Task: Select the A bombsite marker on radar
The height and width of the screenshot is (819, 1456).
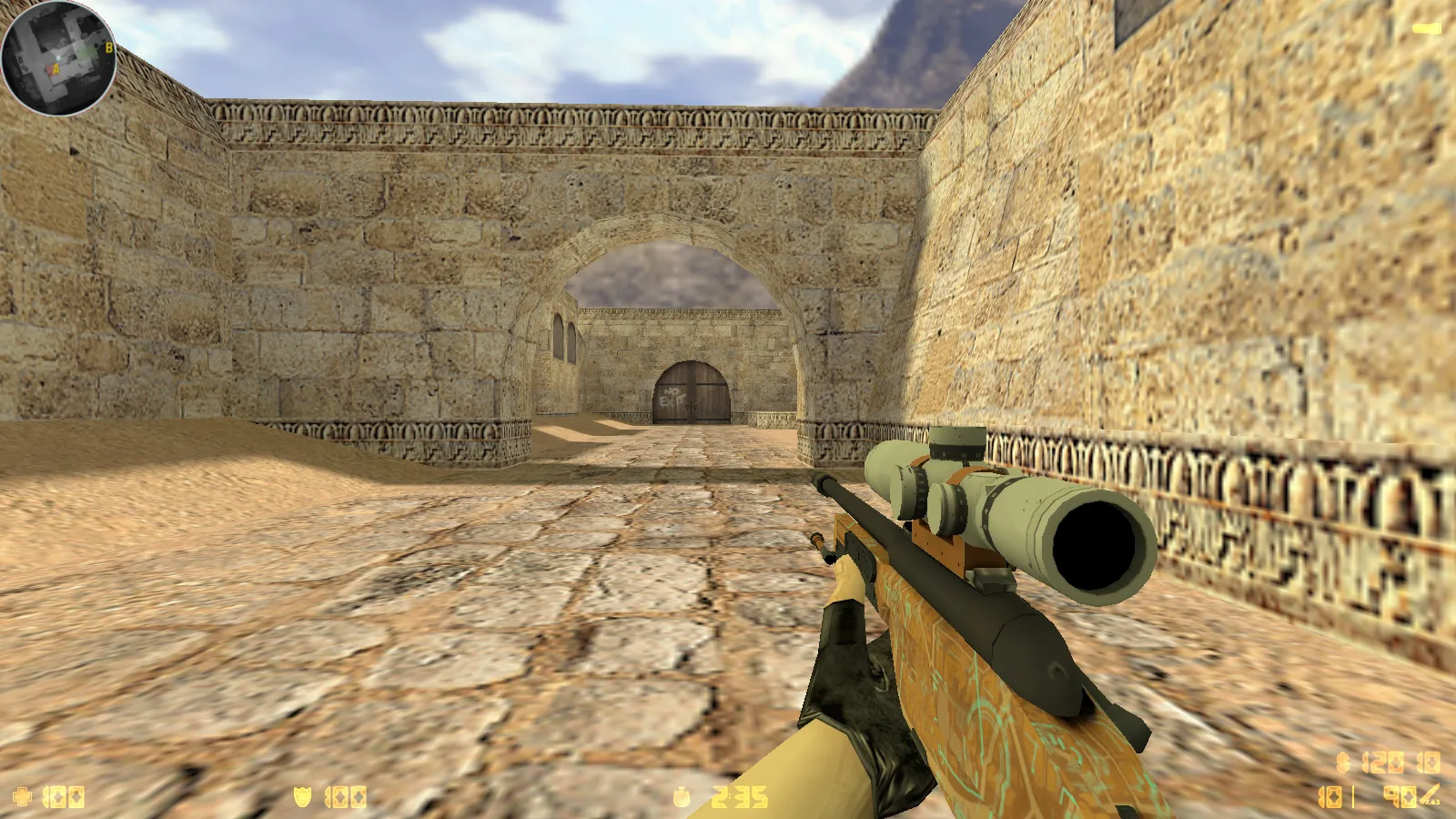Action: 56,69
